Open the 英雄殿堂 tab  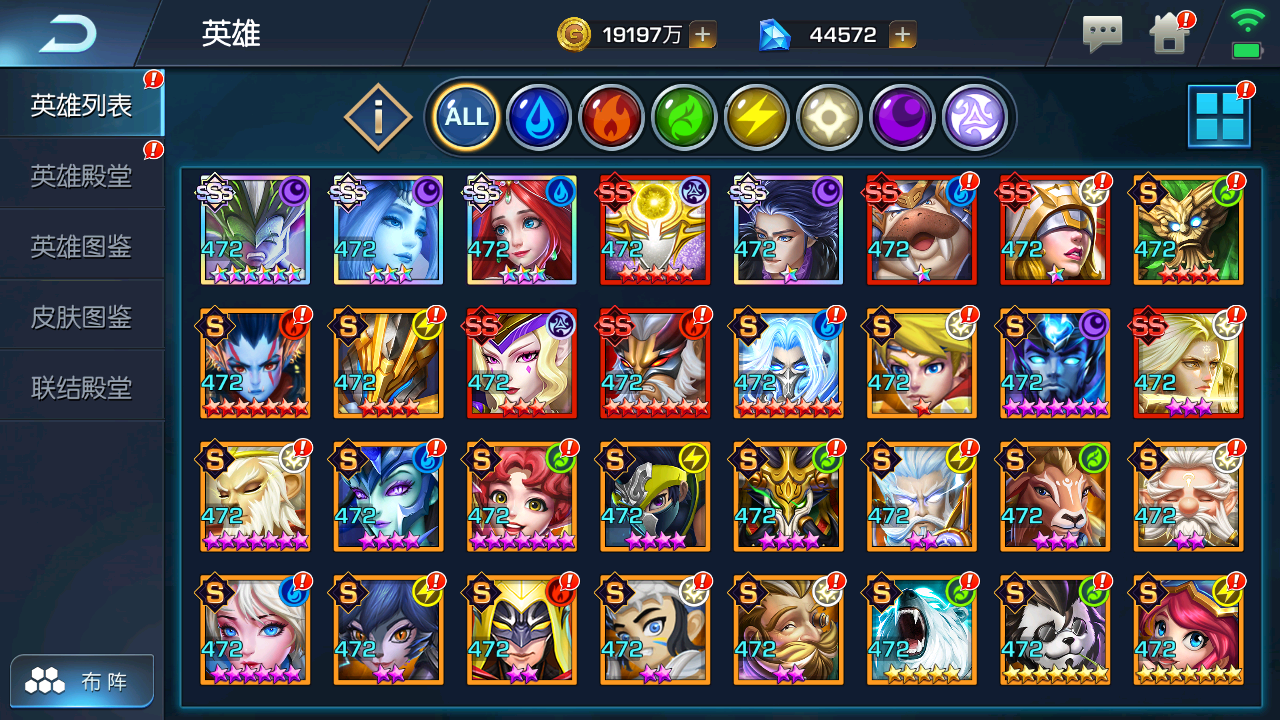tap(81, 176)
